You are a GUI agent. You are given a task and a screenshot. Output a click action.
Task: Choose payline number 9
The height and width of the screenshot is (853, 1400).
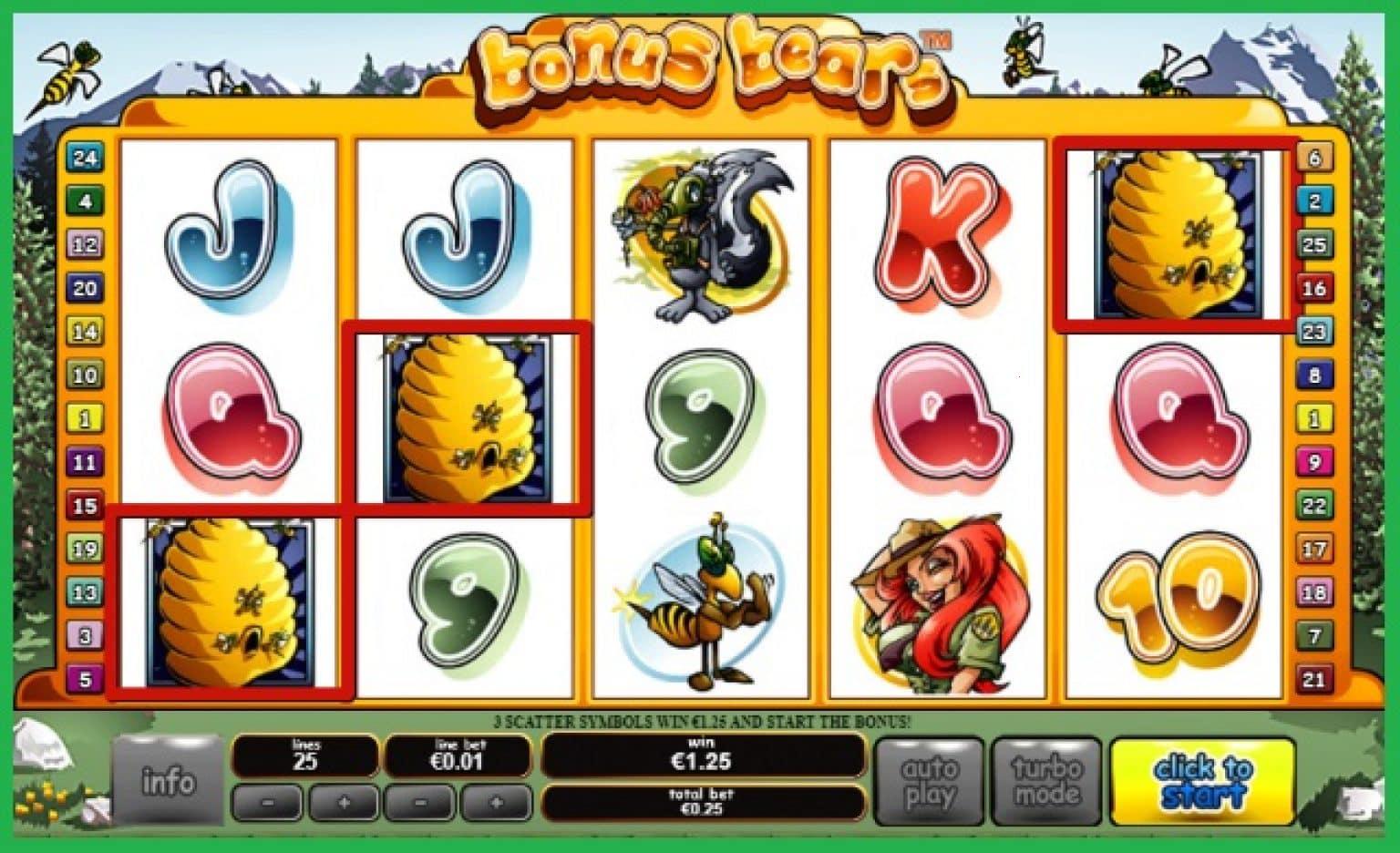click(1314, 462)
